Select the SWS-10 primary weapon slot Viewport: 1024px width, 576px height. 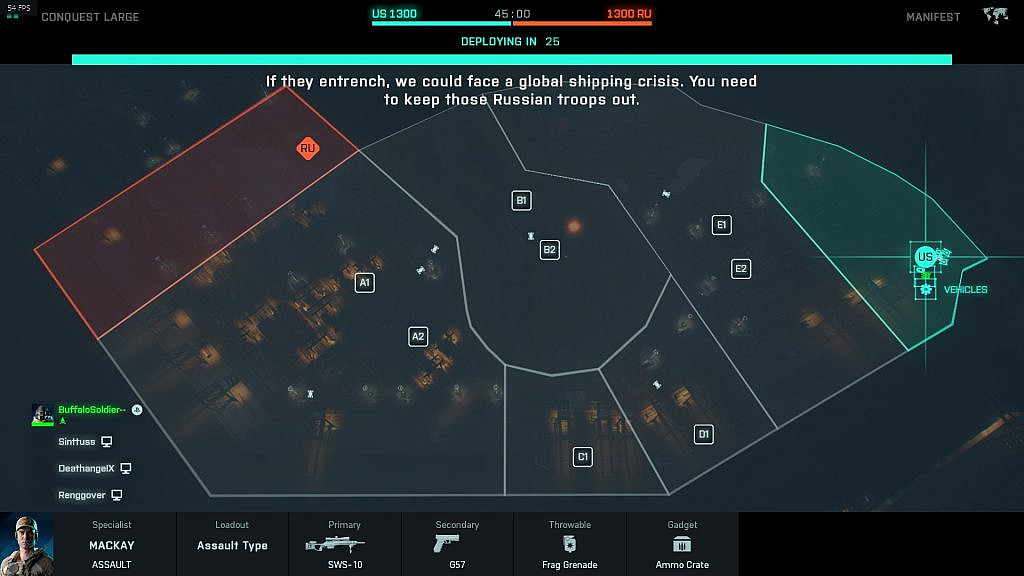344,544
